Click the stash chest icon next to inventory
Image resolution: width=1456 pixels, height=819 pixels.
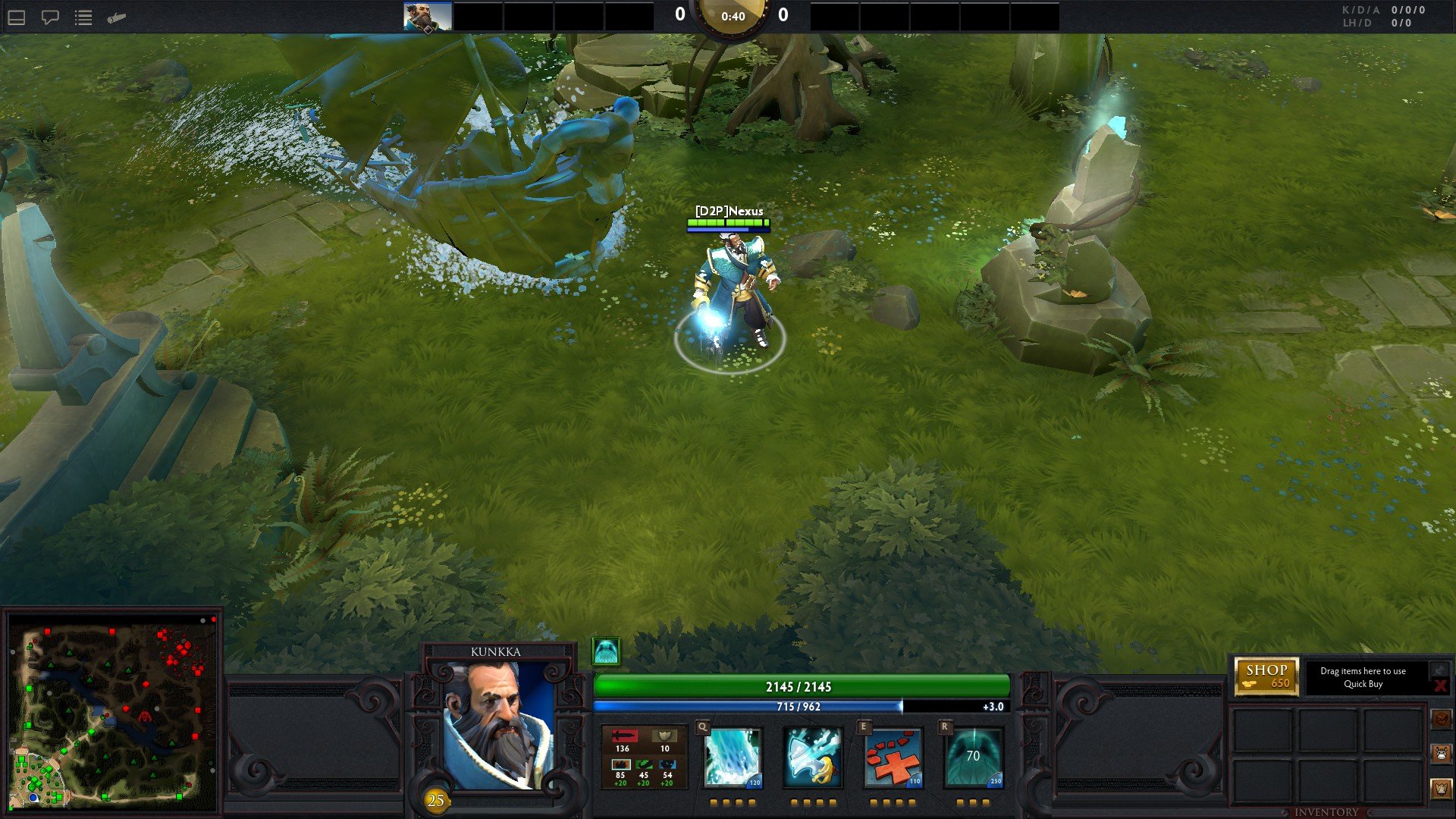click(x=1442, y=719)
